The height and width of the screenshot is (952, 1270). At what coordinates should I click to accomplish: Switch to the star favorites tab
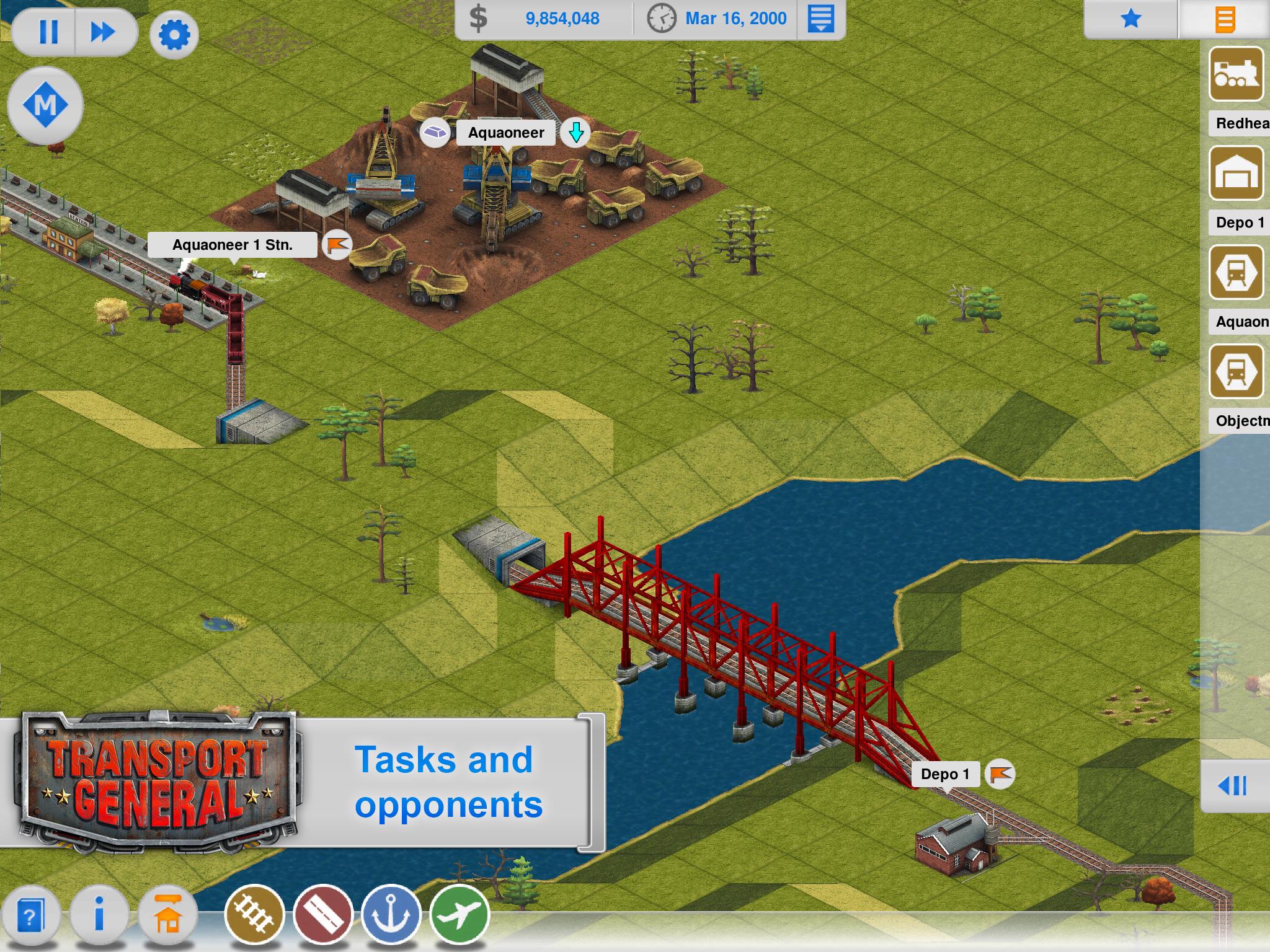1130,19
